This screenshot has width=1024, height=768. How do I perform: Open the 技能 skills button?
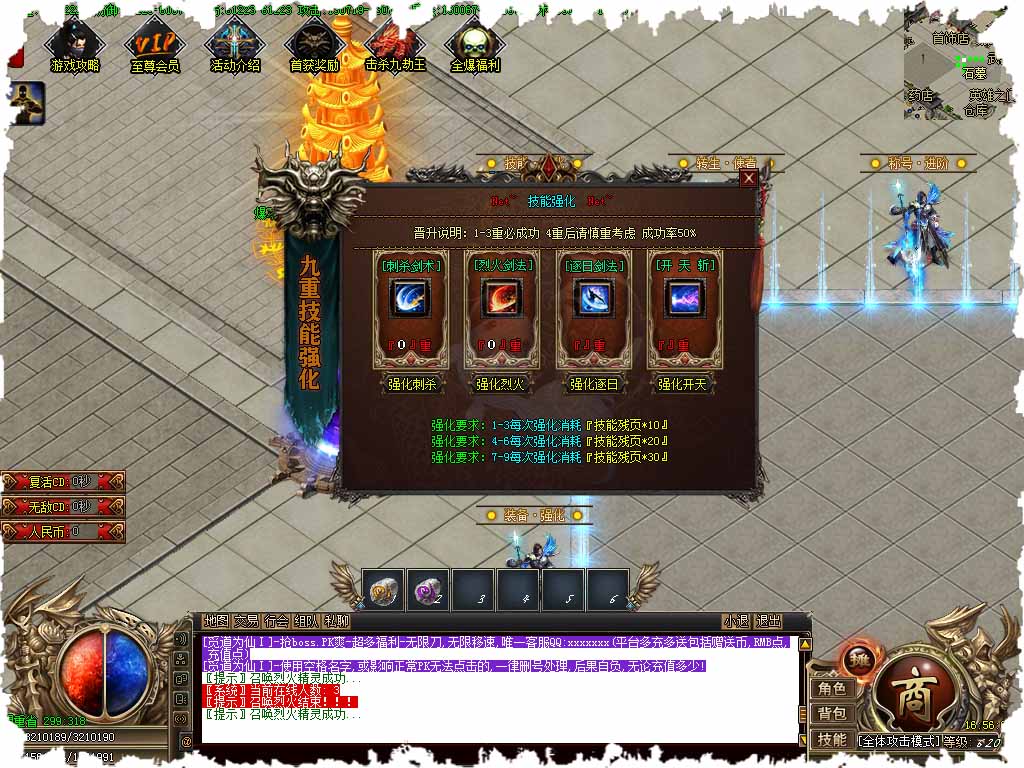[x=832, y=740]
